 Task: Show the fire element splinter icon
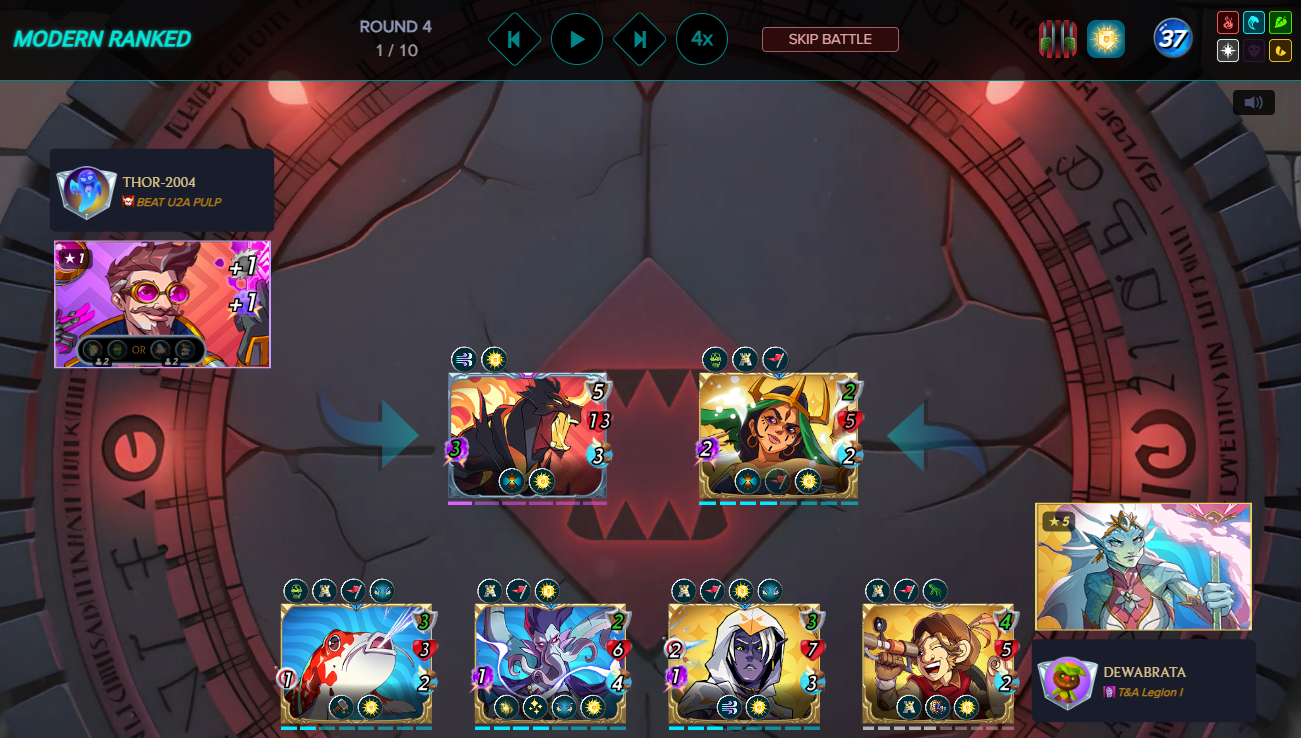point(1228,22)
